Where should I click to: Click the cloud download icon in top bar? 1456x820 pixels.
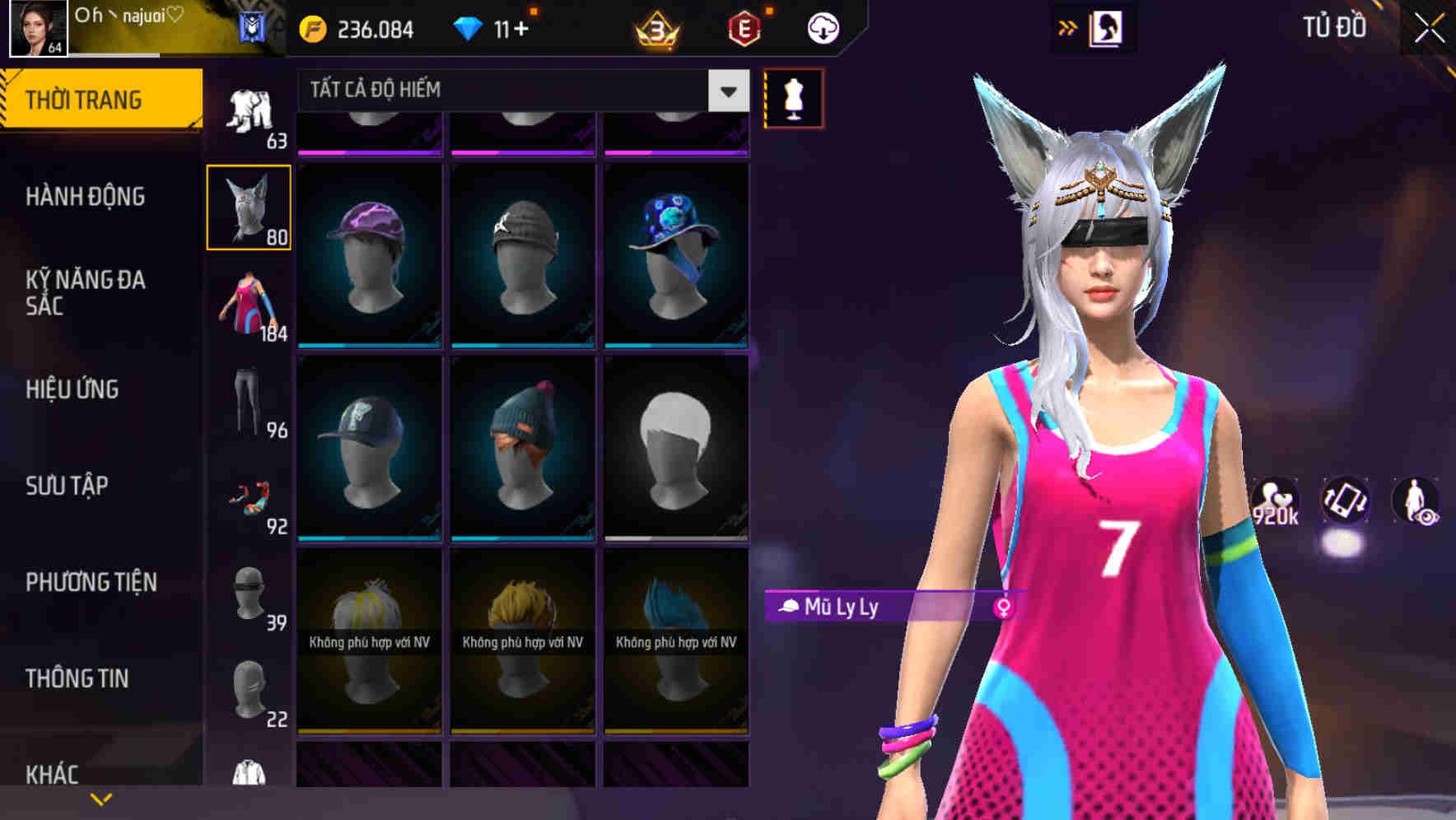pyautogui.click(x=821, y=27)
